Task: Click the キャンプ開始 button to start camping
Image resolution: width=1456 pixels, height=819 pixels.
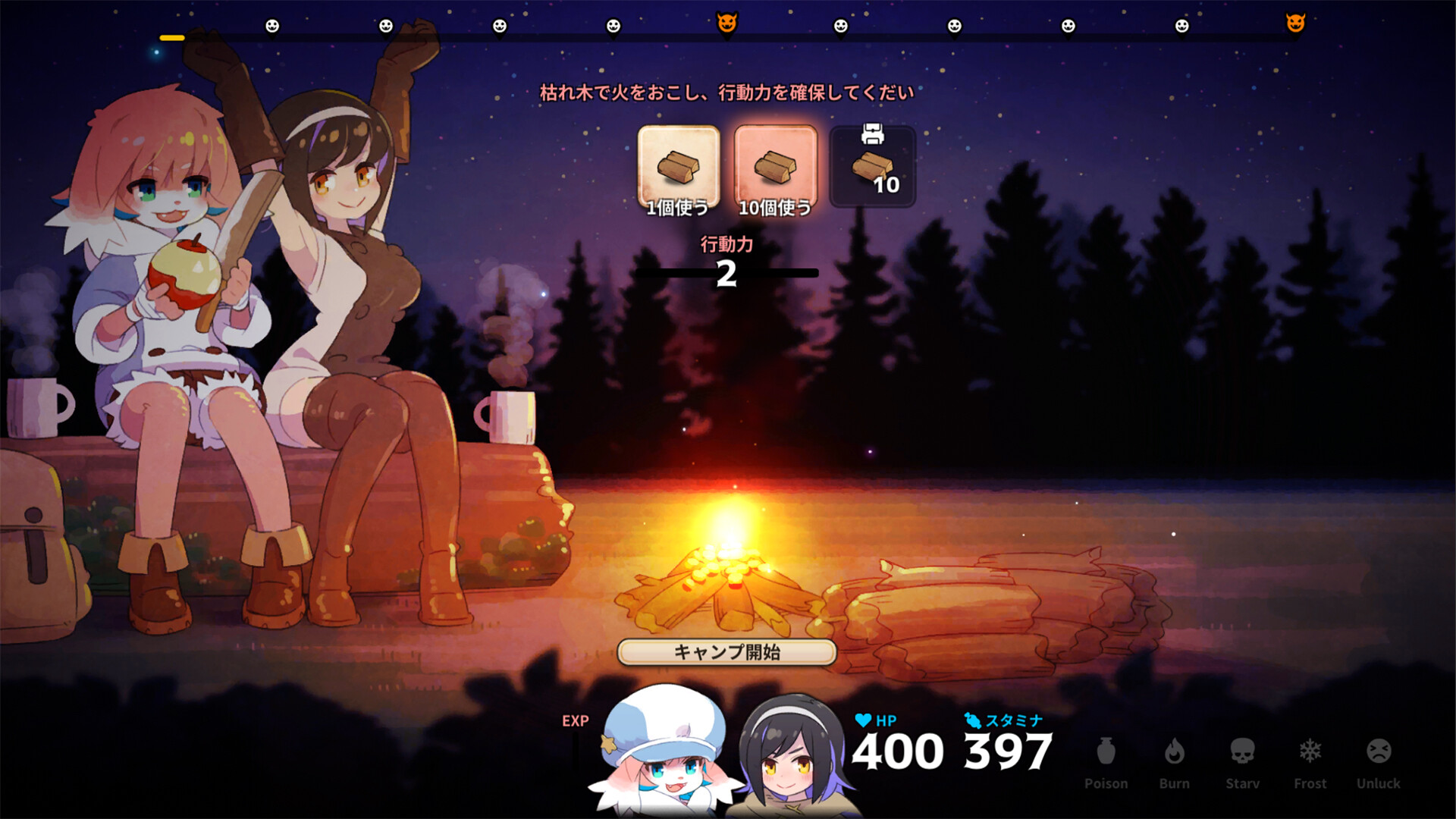Action: click(x=726, y=652)
